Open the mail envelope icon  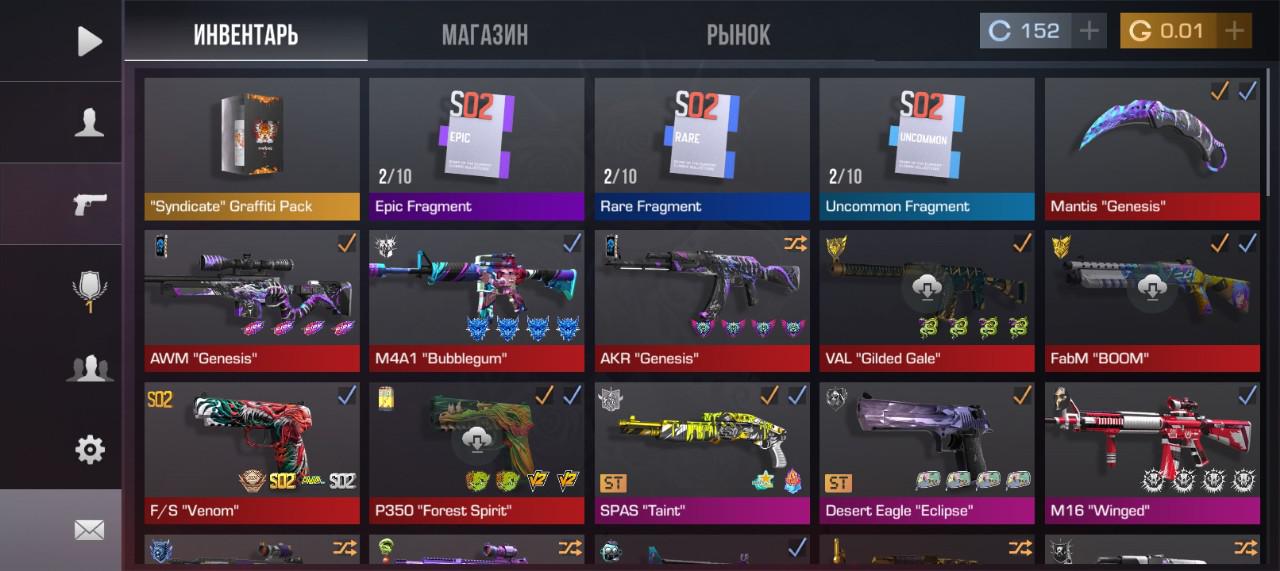[89, 530]
